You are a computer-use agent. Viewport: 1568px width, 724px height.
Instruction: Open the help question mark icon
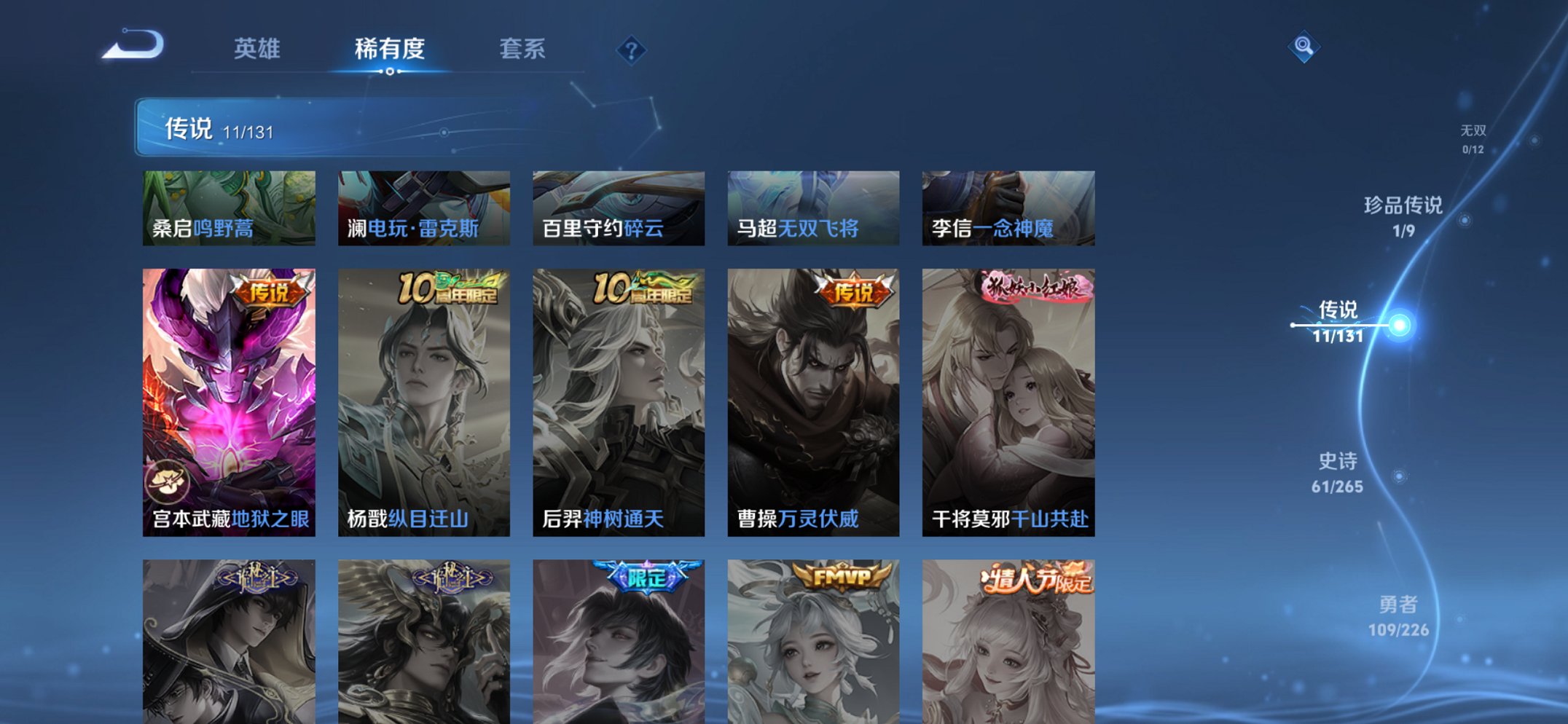click(x=631, y=51)
